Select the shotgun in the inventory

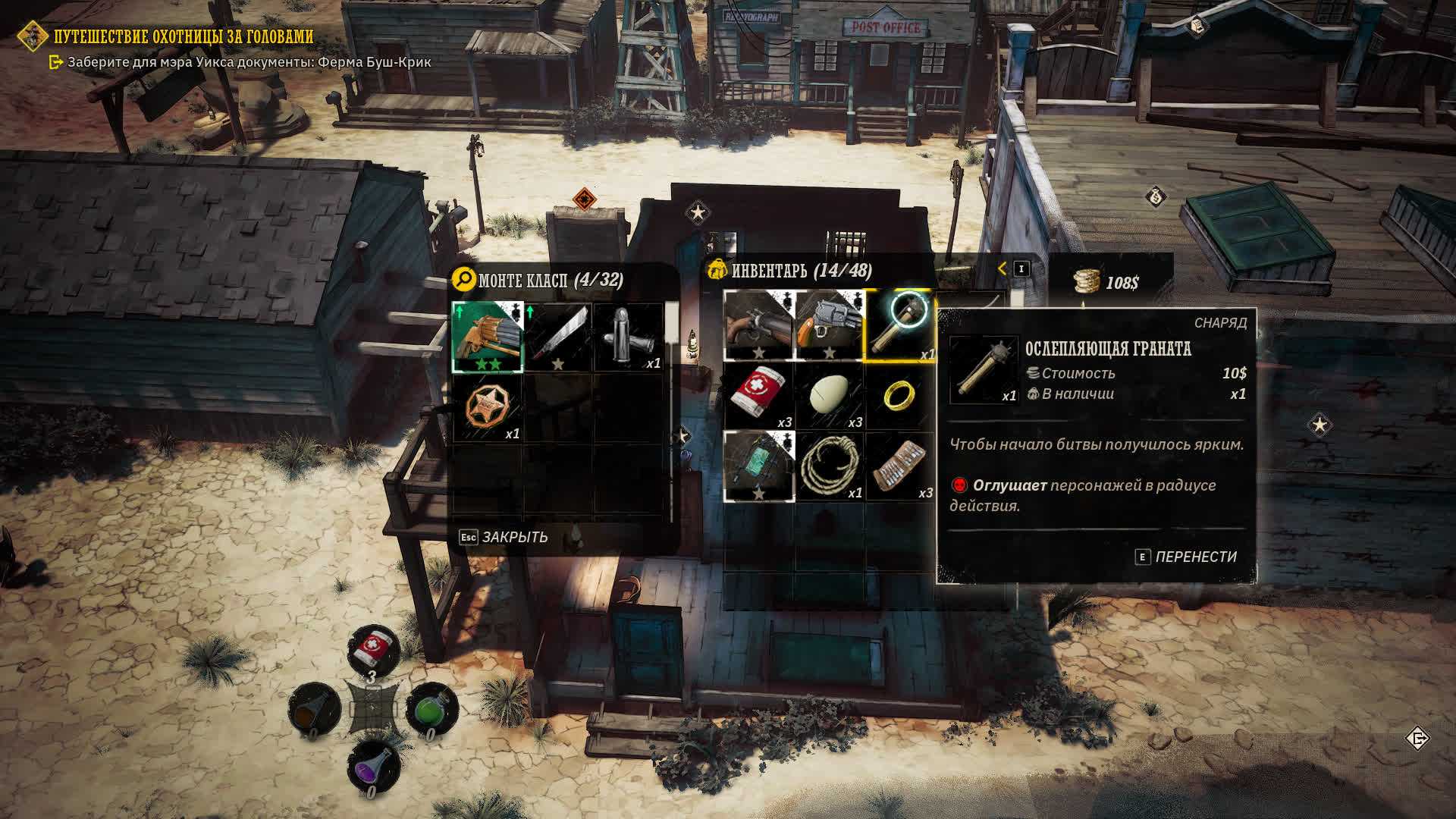coord(758,325)
